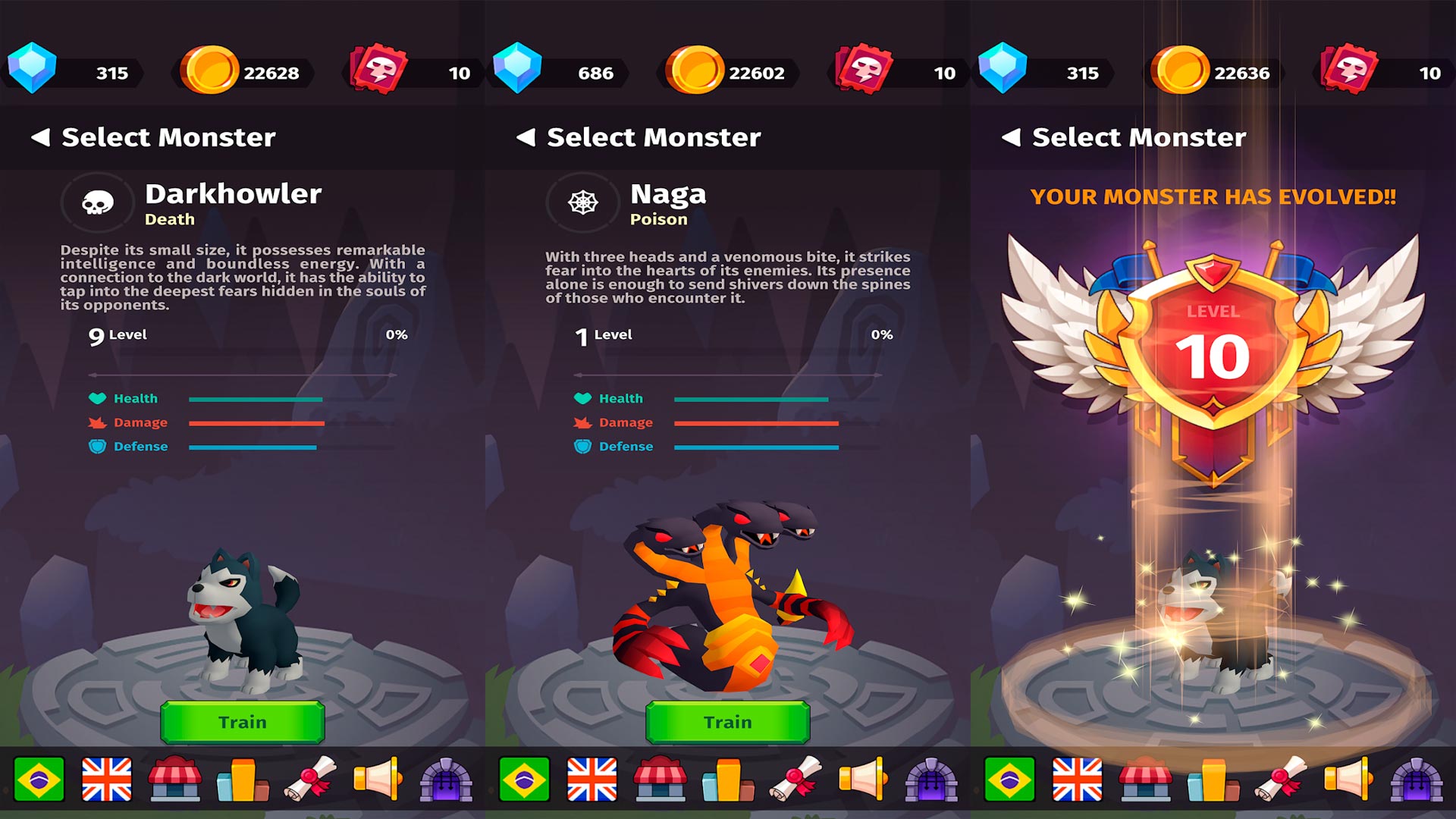This screenshot has width=1456, height=819.
Task: Open the purple gate icon below the evolved monster
Action: tap(1417, 779)
